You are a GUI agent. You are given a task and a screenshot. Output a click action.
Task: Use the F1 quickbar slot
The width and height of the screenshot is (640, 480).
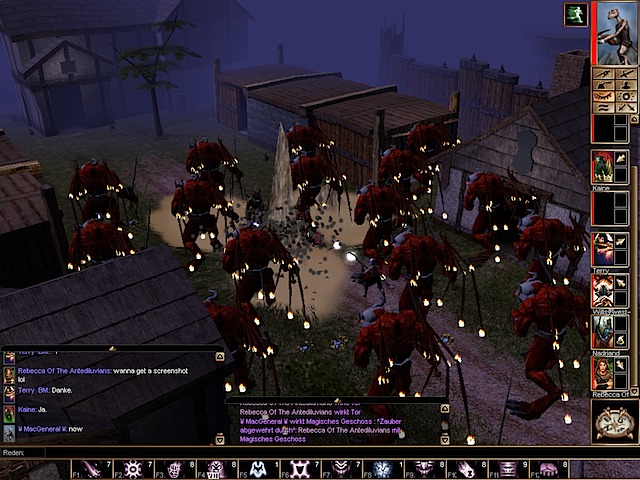point(92,469)
